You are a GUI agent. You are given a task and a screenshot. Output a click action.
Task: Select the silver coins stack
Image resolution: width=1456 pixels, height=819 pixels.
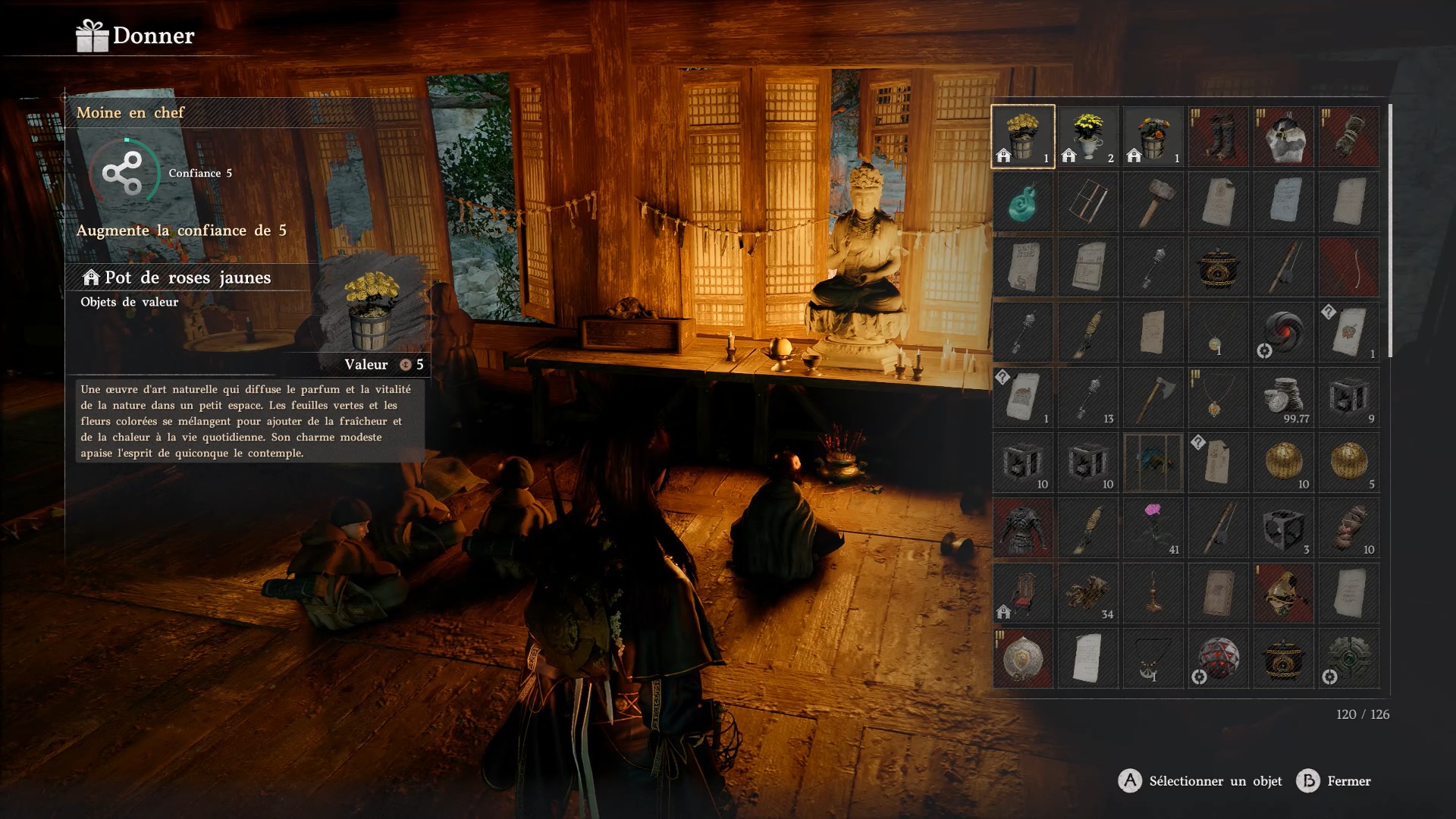[x=1284, y=397]
